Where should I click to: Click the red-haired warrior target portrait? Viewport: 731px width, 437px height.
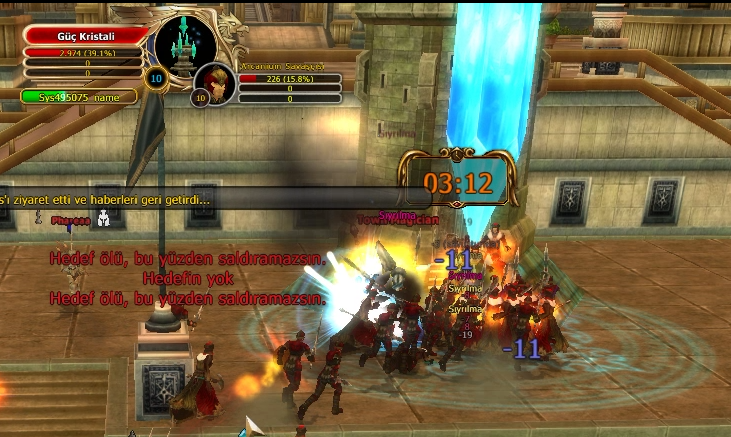click(x=214, y=84)
